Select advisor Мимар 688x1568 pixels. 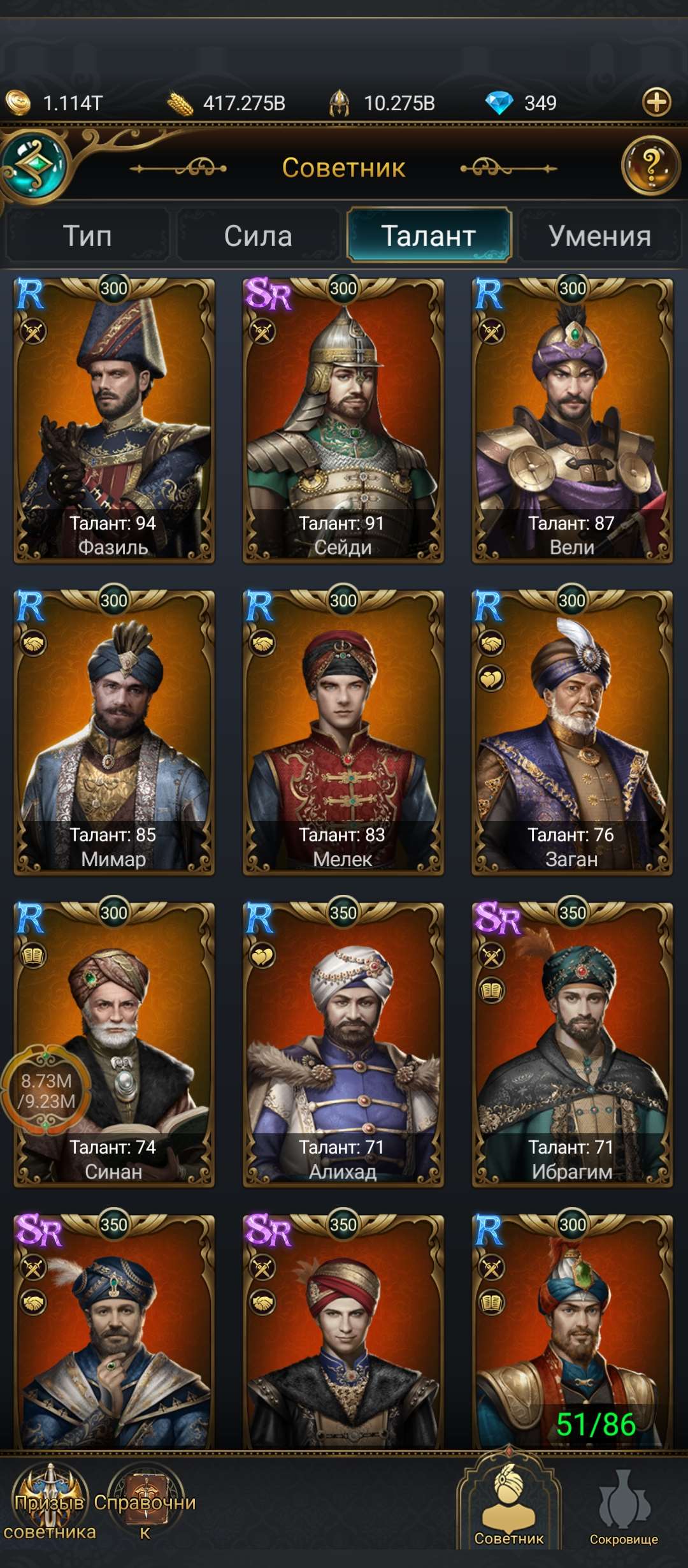(x=114, y=733)
